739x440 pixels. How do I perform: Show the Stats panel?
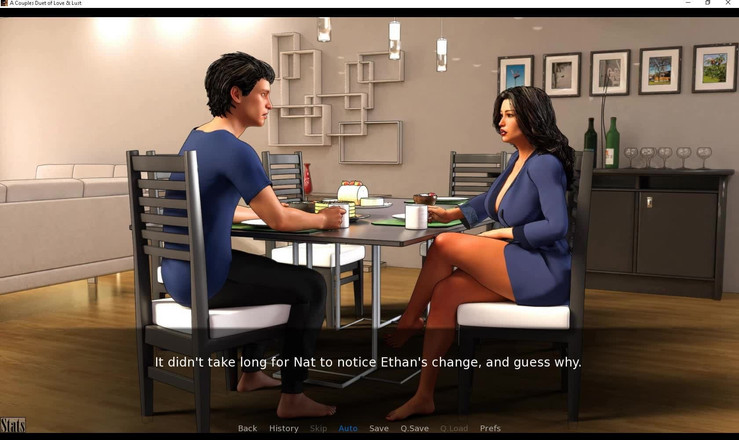(13, 426)
